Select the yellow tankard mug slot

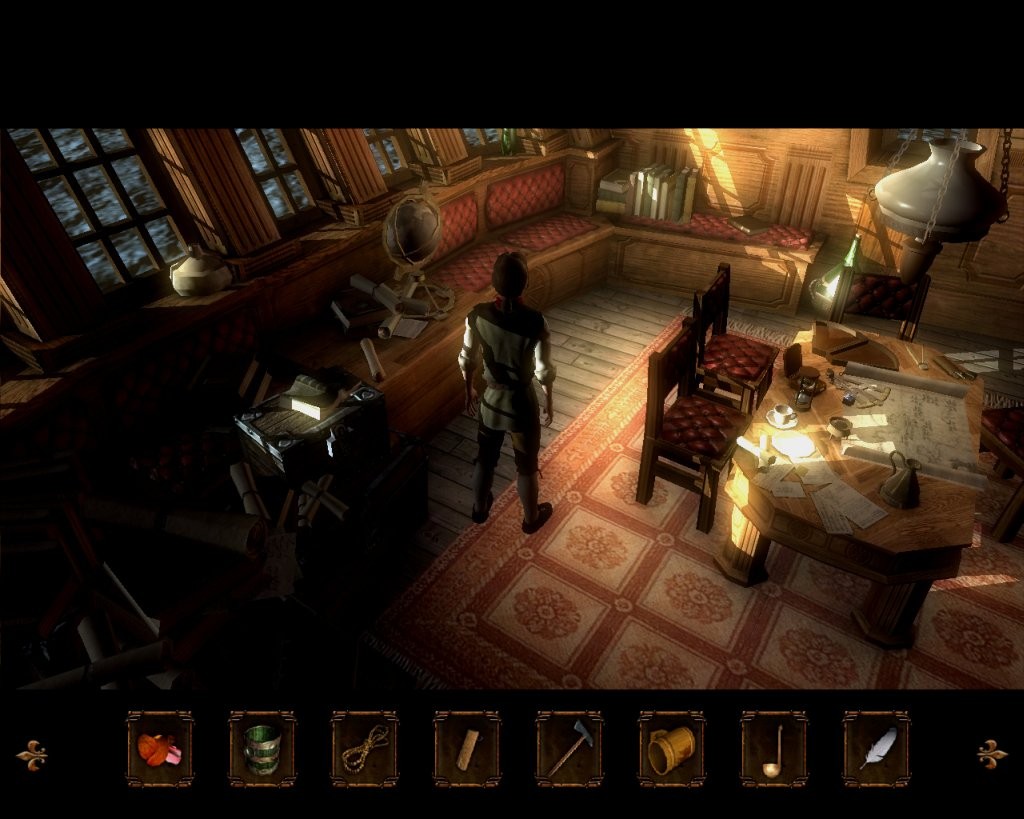pyautogui.click(x=672, y=749)
